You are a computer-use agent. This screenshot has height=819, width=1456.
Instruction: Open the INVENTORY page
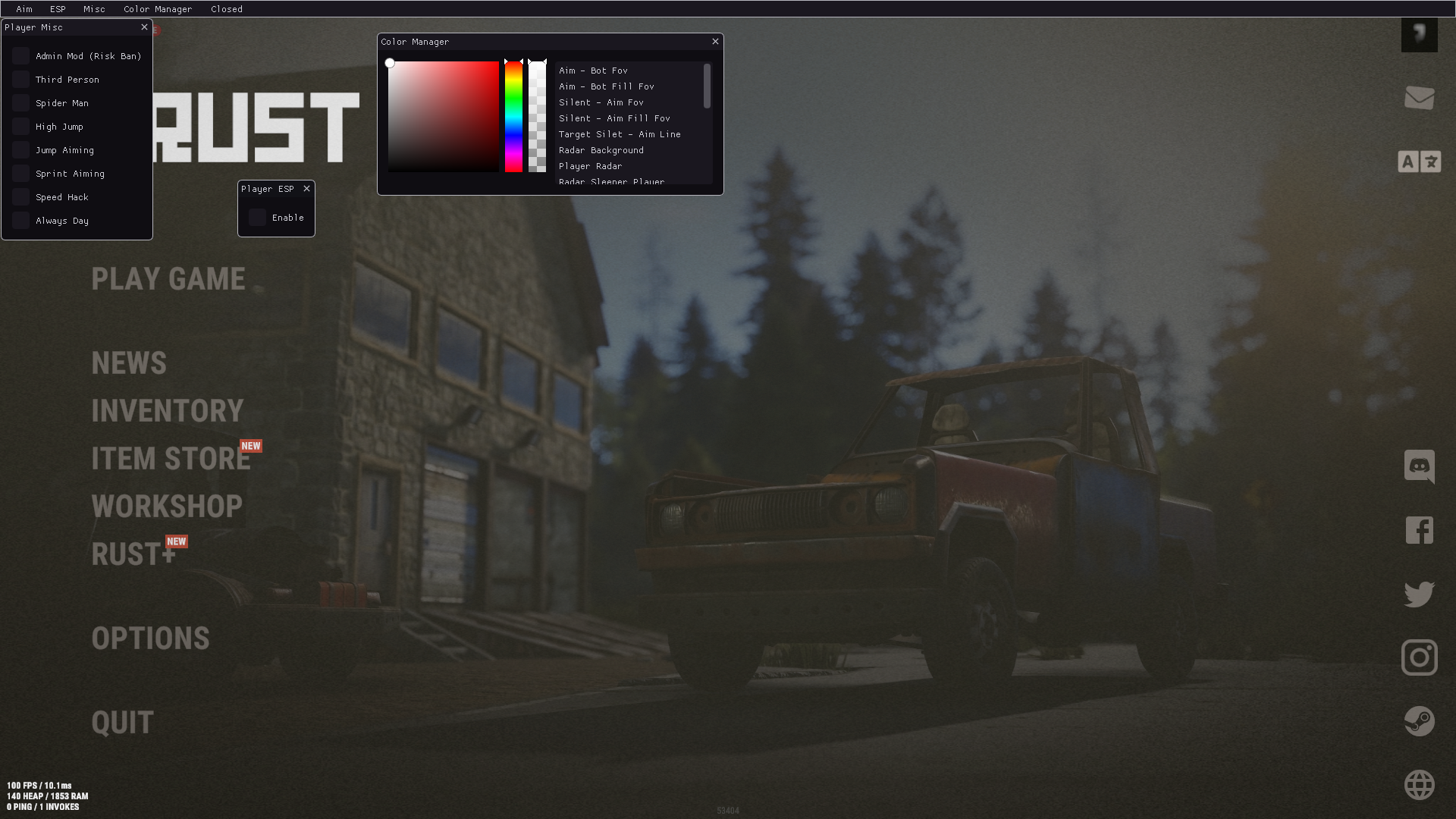(168, 411)
